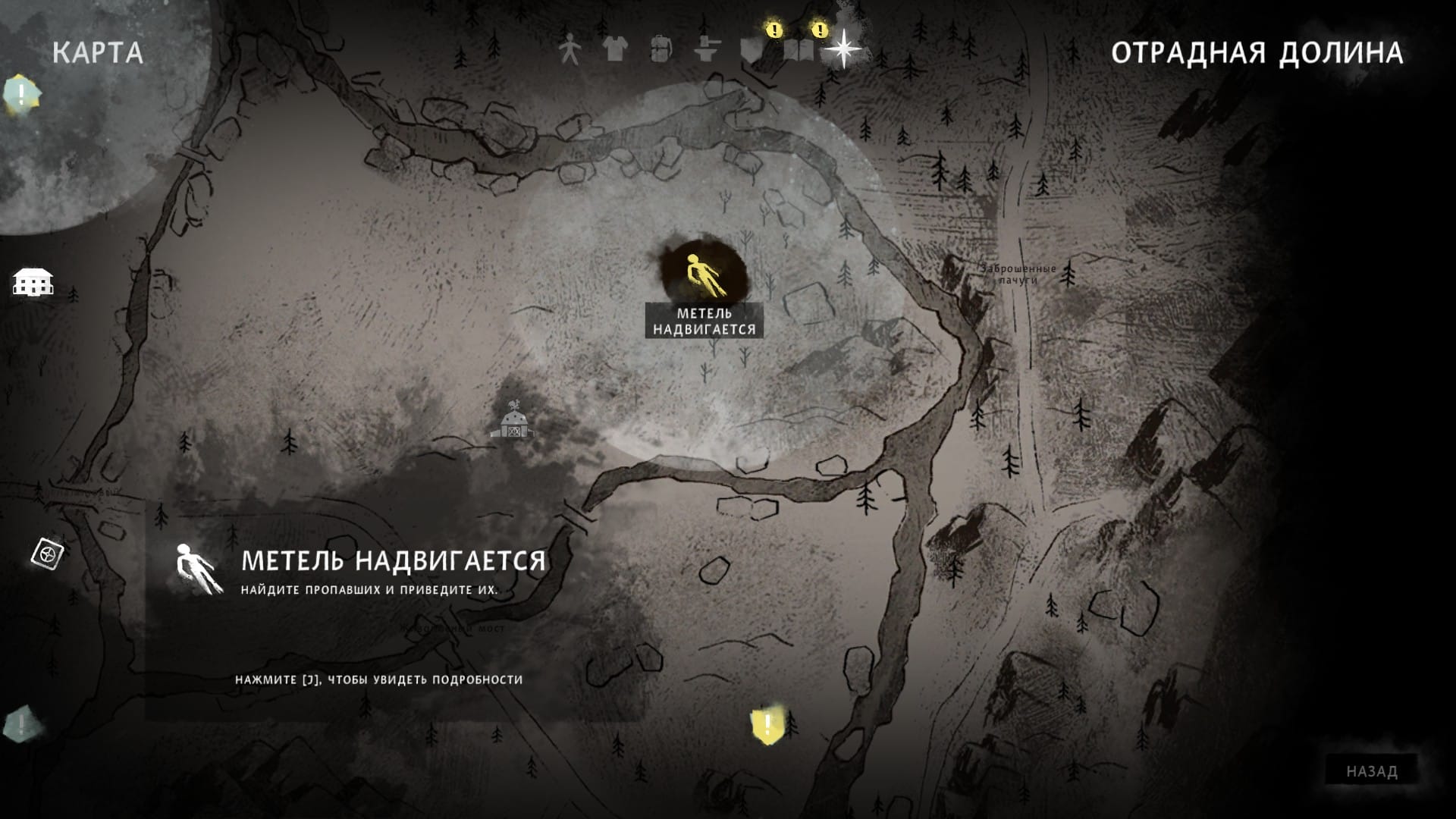Select the safe icon on the map
Screen dimensions: 1456x819
click(47, 554)
